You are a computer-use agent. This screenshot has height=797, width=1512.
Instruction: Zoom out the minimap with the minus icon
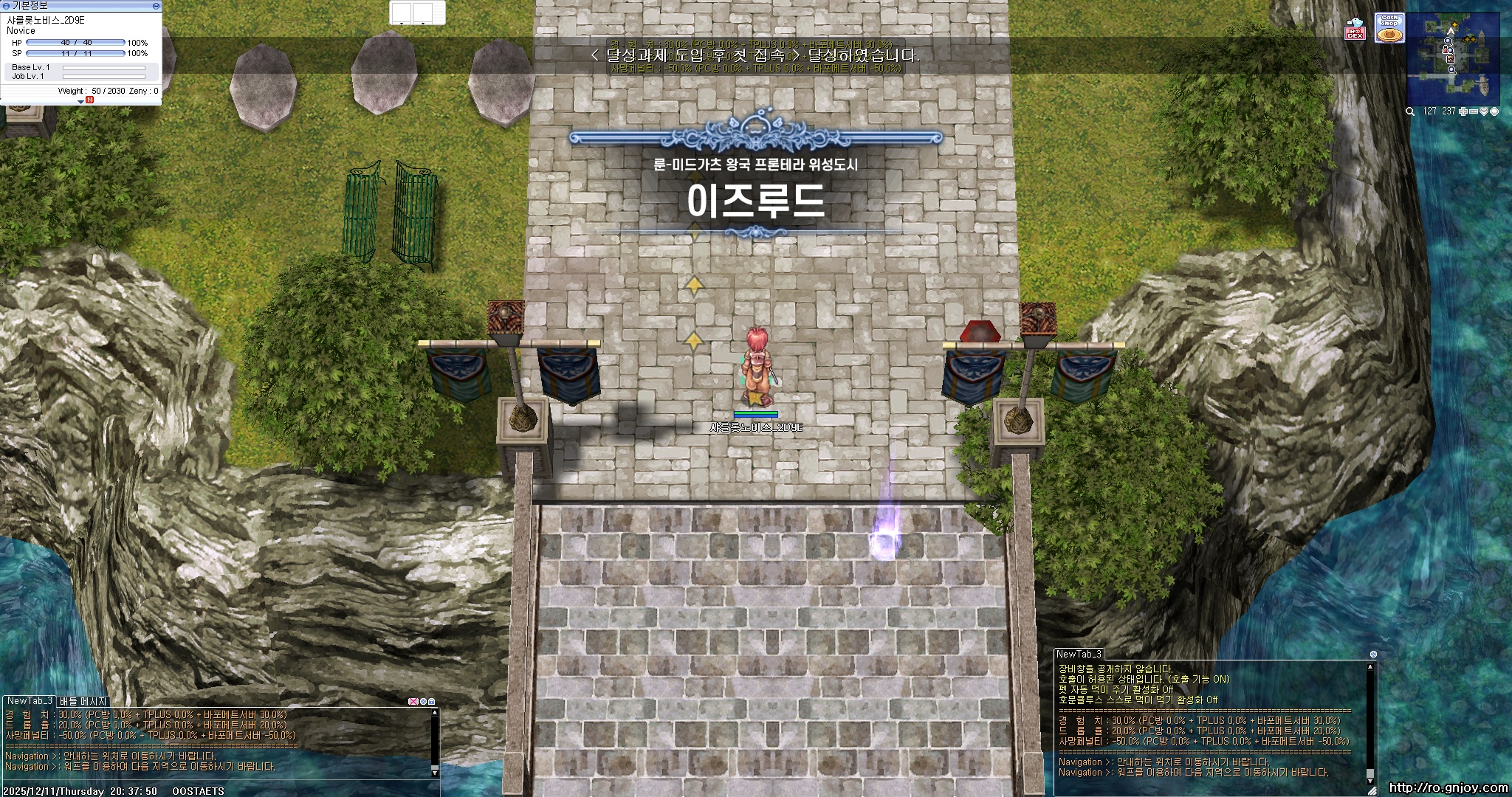[1474, 111]
